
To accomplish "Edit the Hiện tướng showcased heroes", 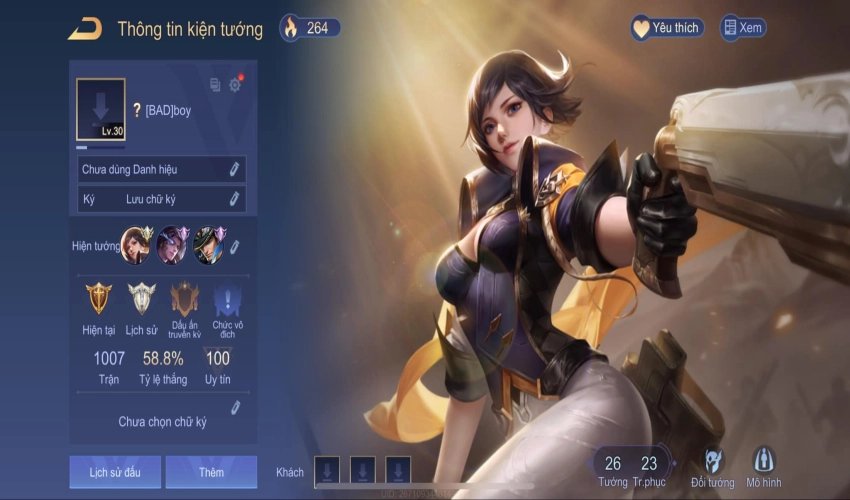I will 235,246.
